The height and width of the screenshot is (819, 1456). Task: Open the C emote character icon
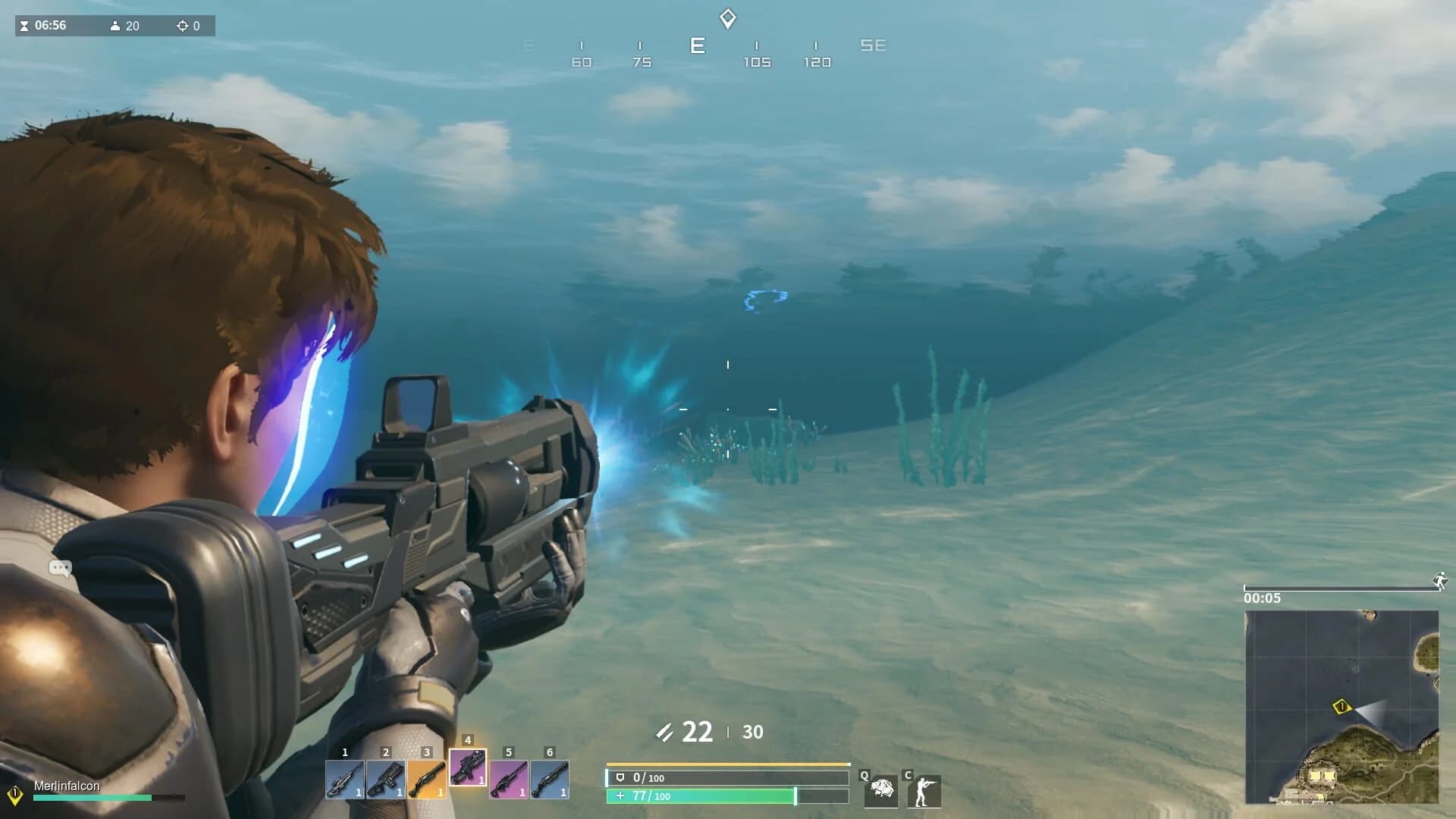tap(924, 791)
